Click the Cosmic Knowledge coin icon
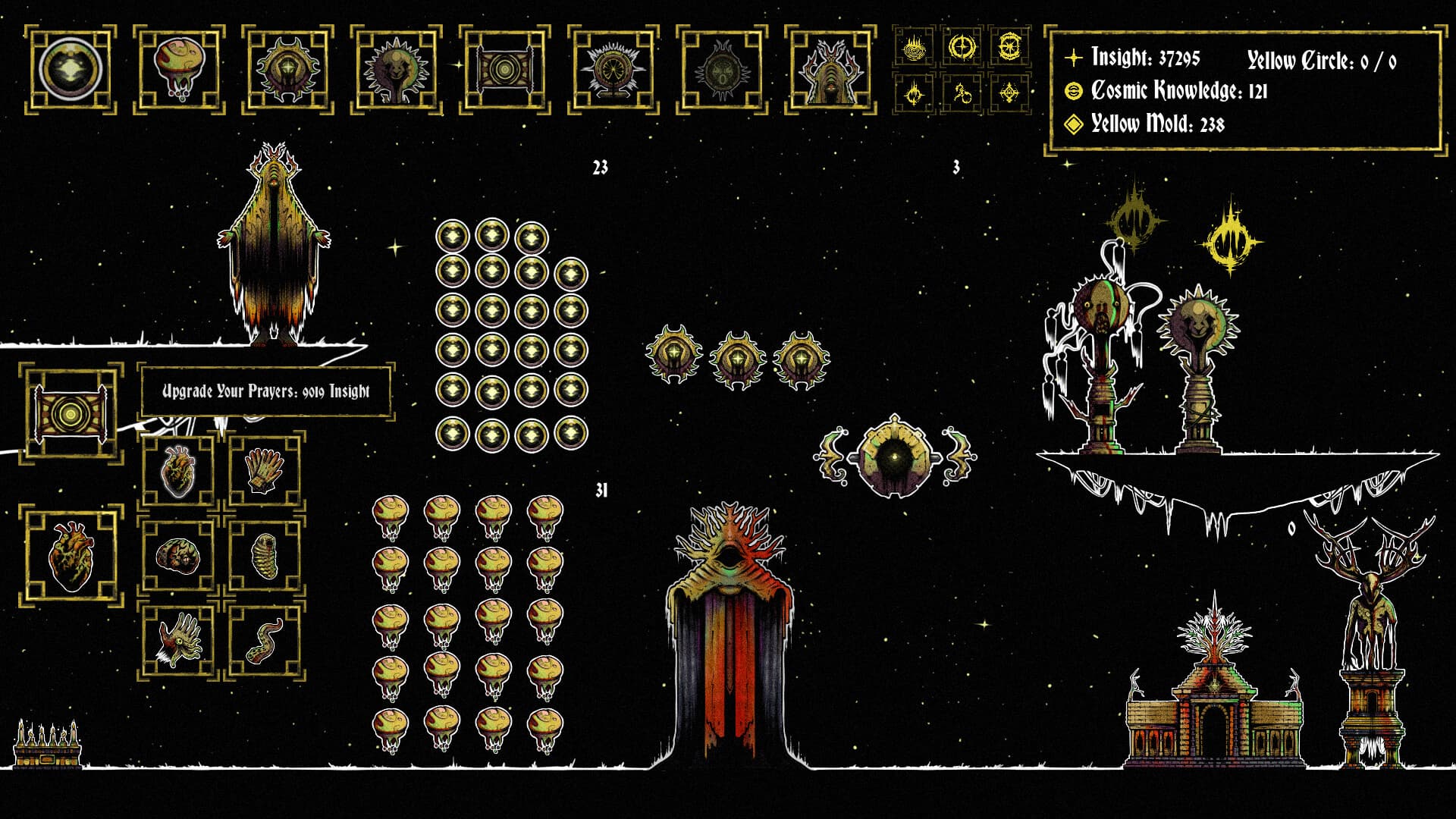This screenshot has width=1456, height=819. click(x=1075, y=90)
